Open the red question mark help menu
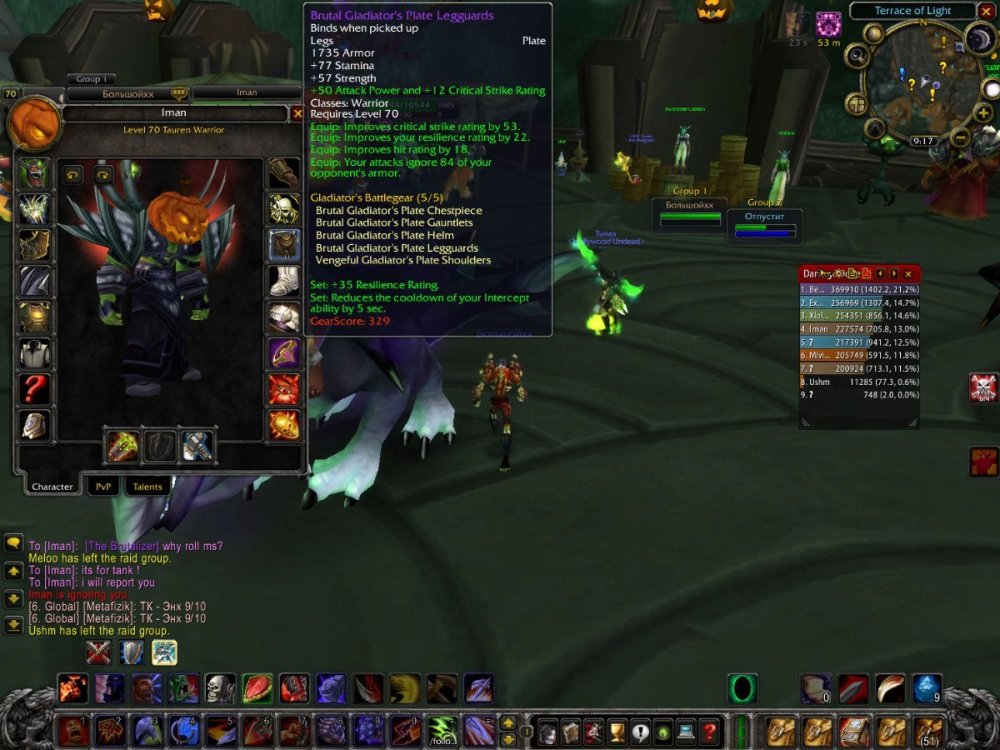1000x750 pixels. point(710,730)
